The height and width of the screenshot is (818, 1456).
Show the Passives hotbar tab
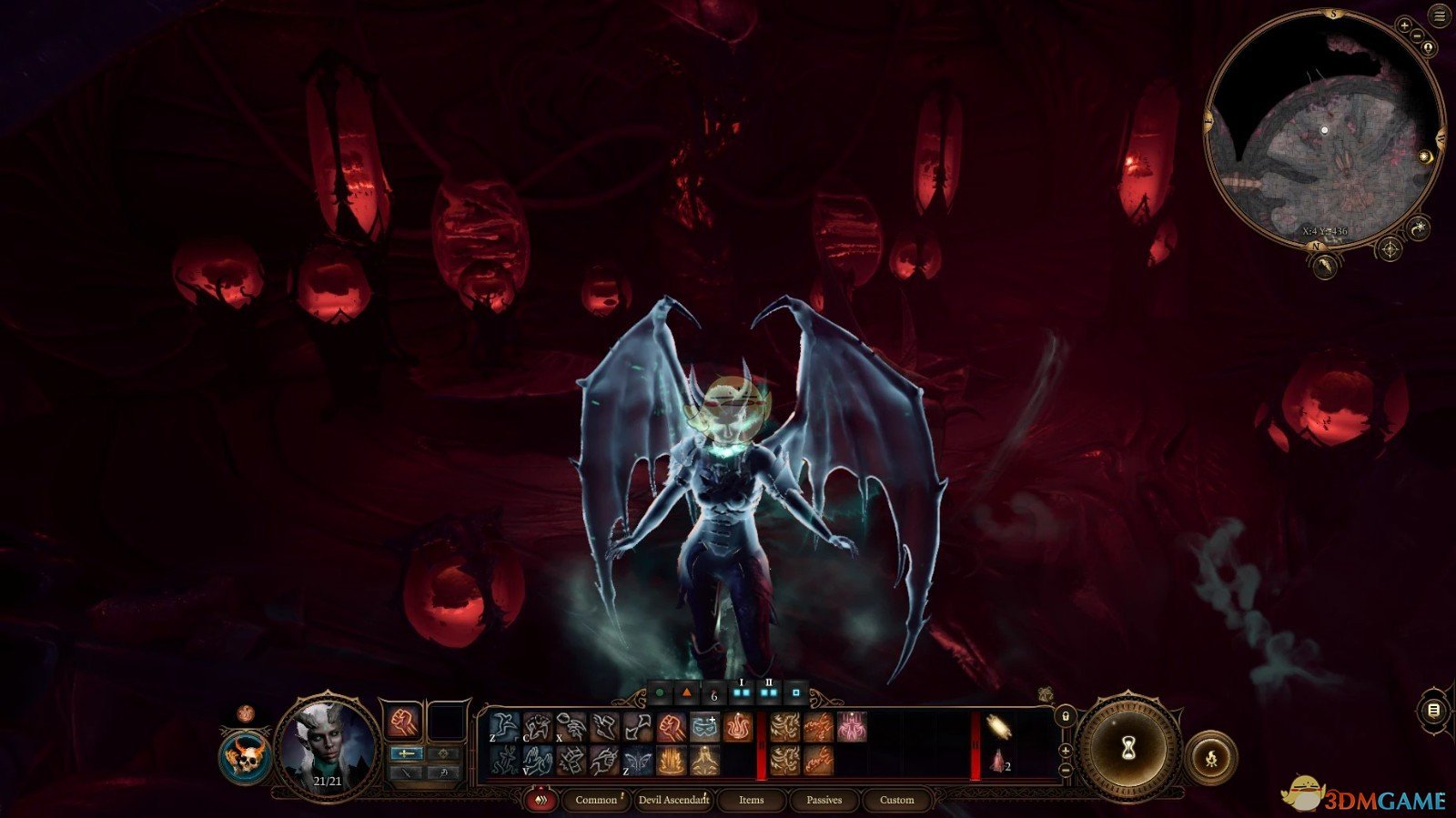pyautogui.click(x=824, y=800)
